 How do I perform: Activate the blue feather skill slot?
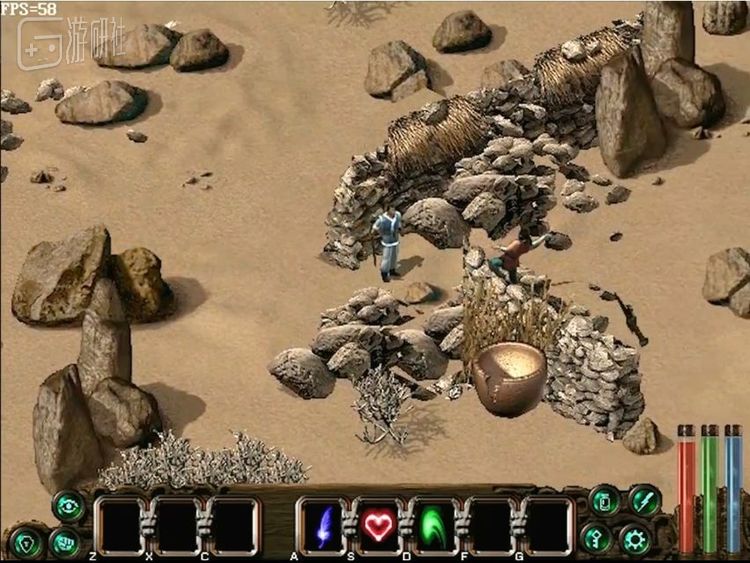[x=325, y=525]
